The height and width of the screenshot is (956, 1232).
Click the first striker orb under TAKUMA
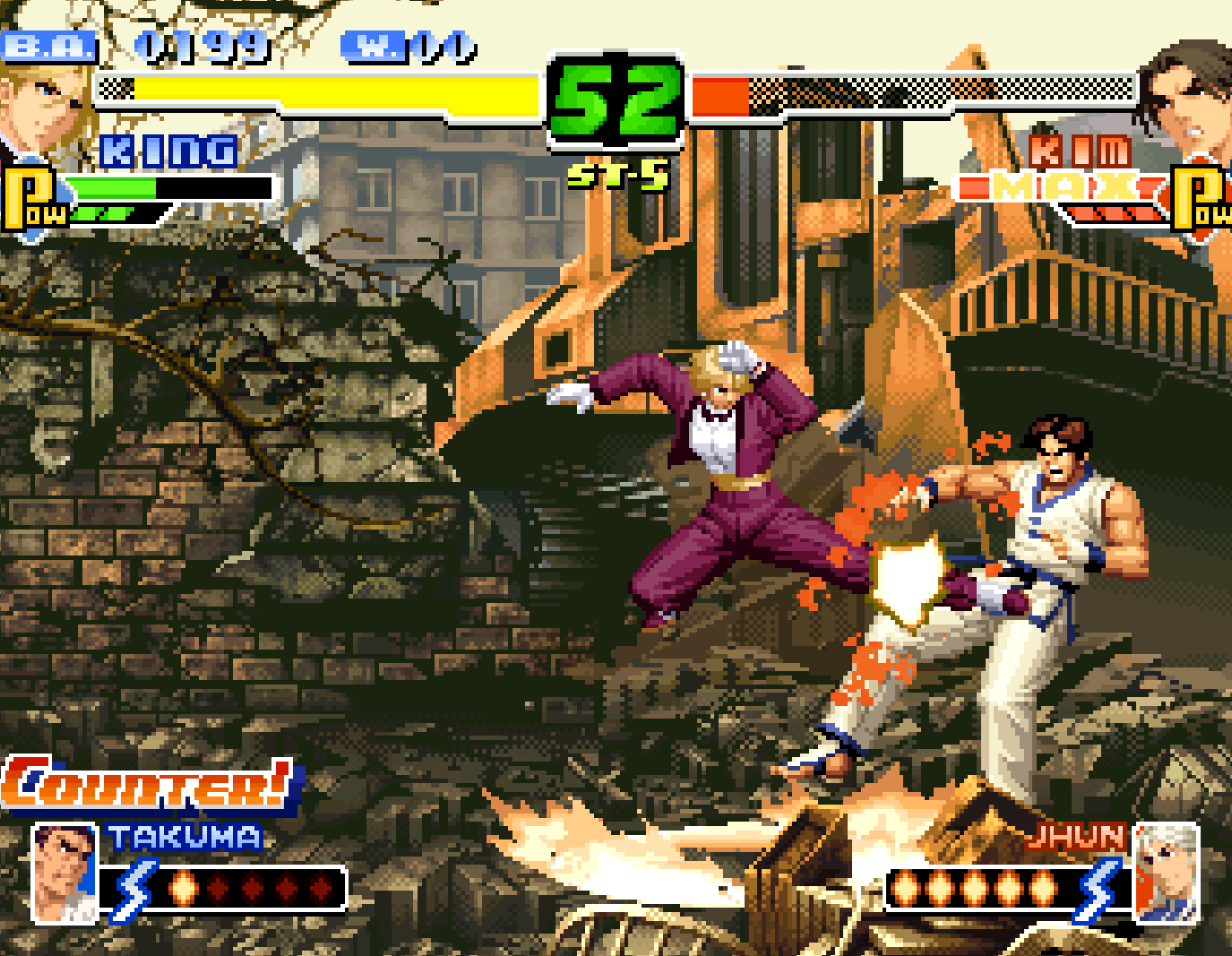coord(185,888)
